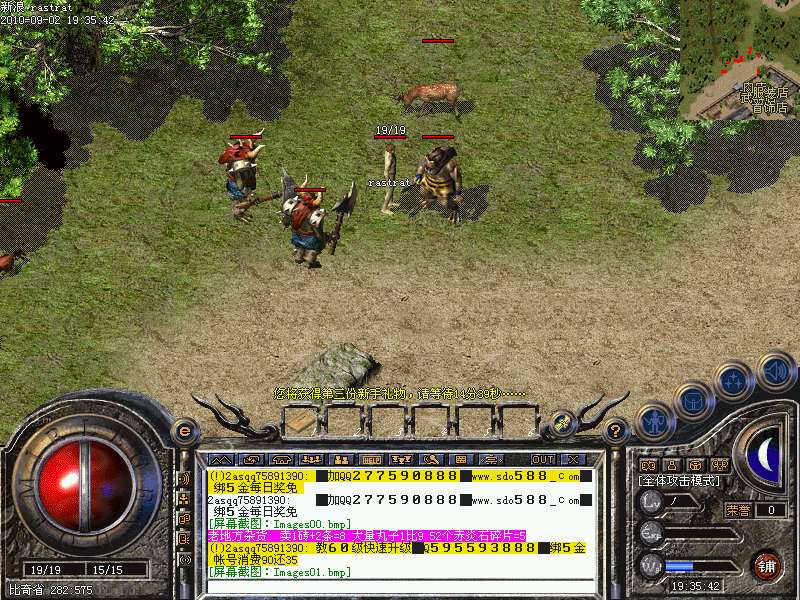800x600 pixels.
Task: Click the OUT button on chat toolbar
Action: click(x=542, y=459)
